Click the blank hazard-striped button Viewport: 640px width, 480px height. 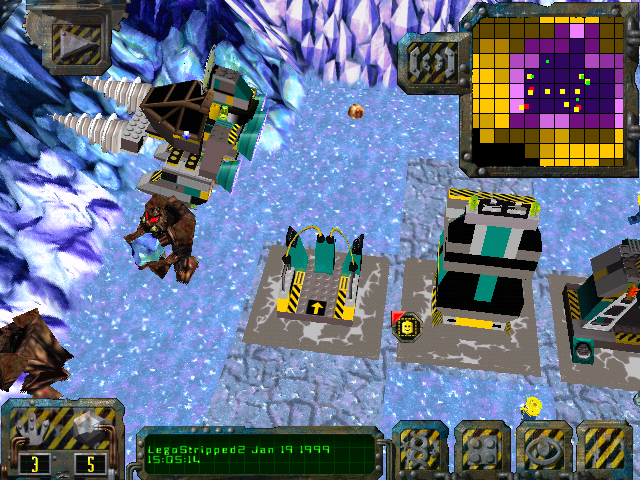(605, 449)
